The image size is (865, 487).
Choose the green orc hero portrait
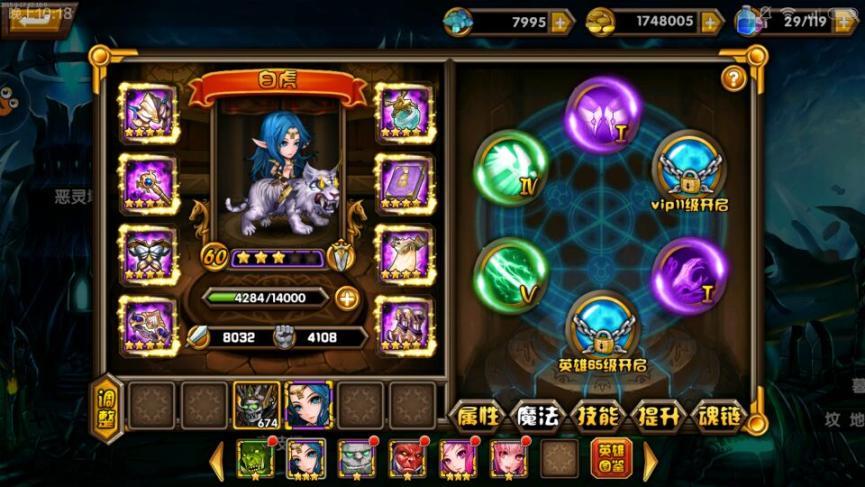click(254, 458)
